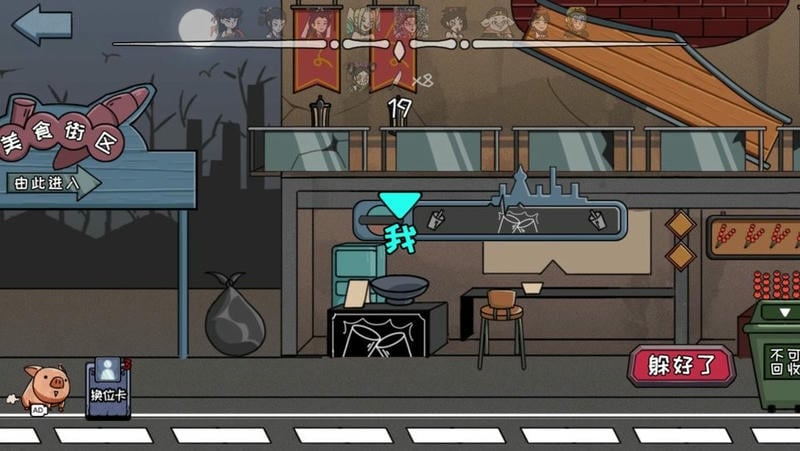The height and width of the screenshot is (451, 800).
Task: Go back with the arrow button
Action: [x=41, y=25]
